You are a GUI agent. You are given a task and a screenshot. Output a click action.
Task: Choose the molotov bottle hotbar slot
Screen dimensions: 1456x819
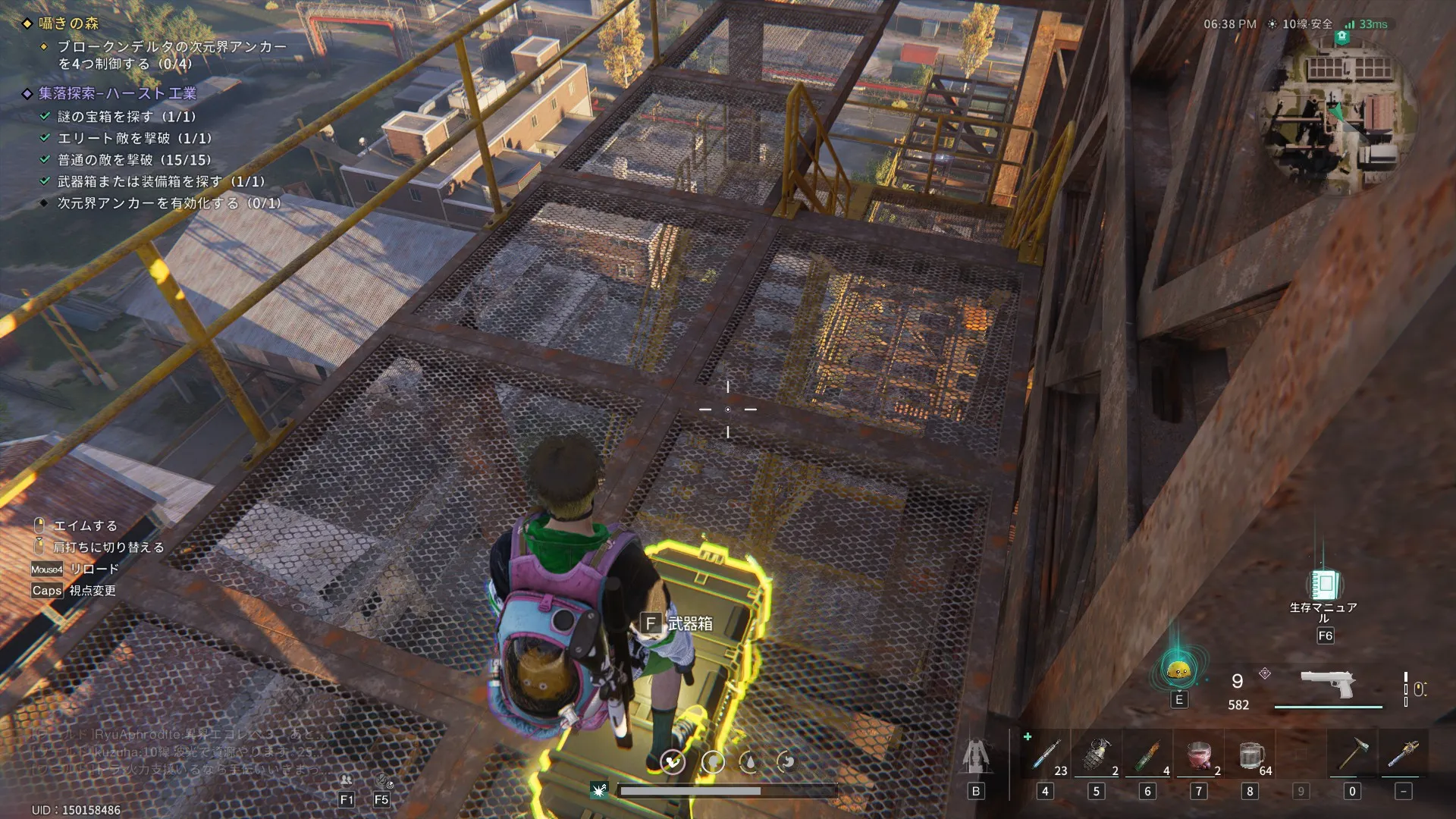[x=1147, y=755]
